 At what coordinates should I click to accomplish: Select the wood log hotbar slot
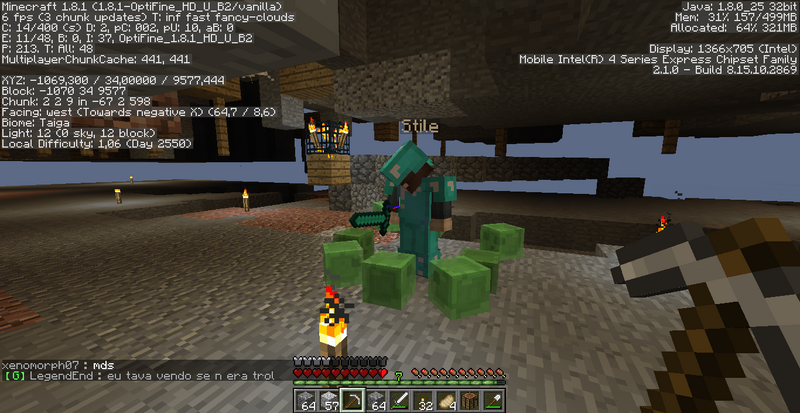coord(470,400)
